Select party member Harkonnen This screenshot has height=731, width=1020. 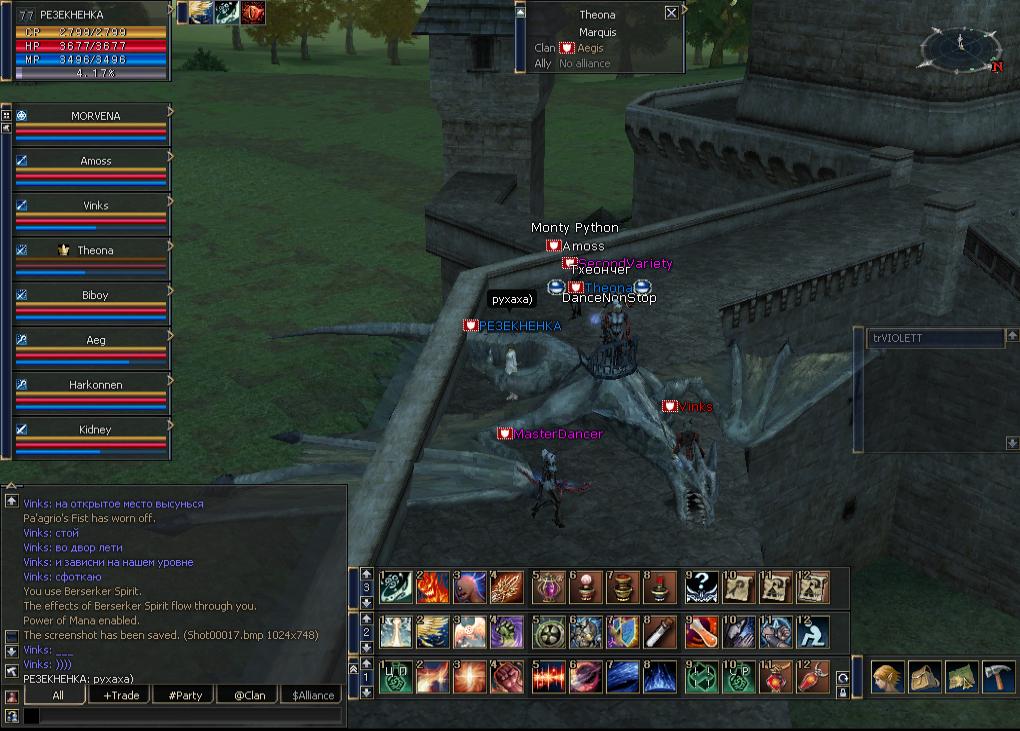[95, 385]
